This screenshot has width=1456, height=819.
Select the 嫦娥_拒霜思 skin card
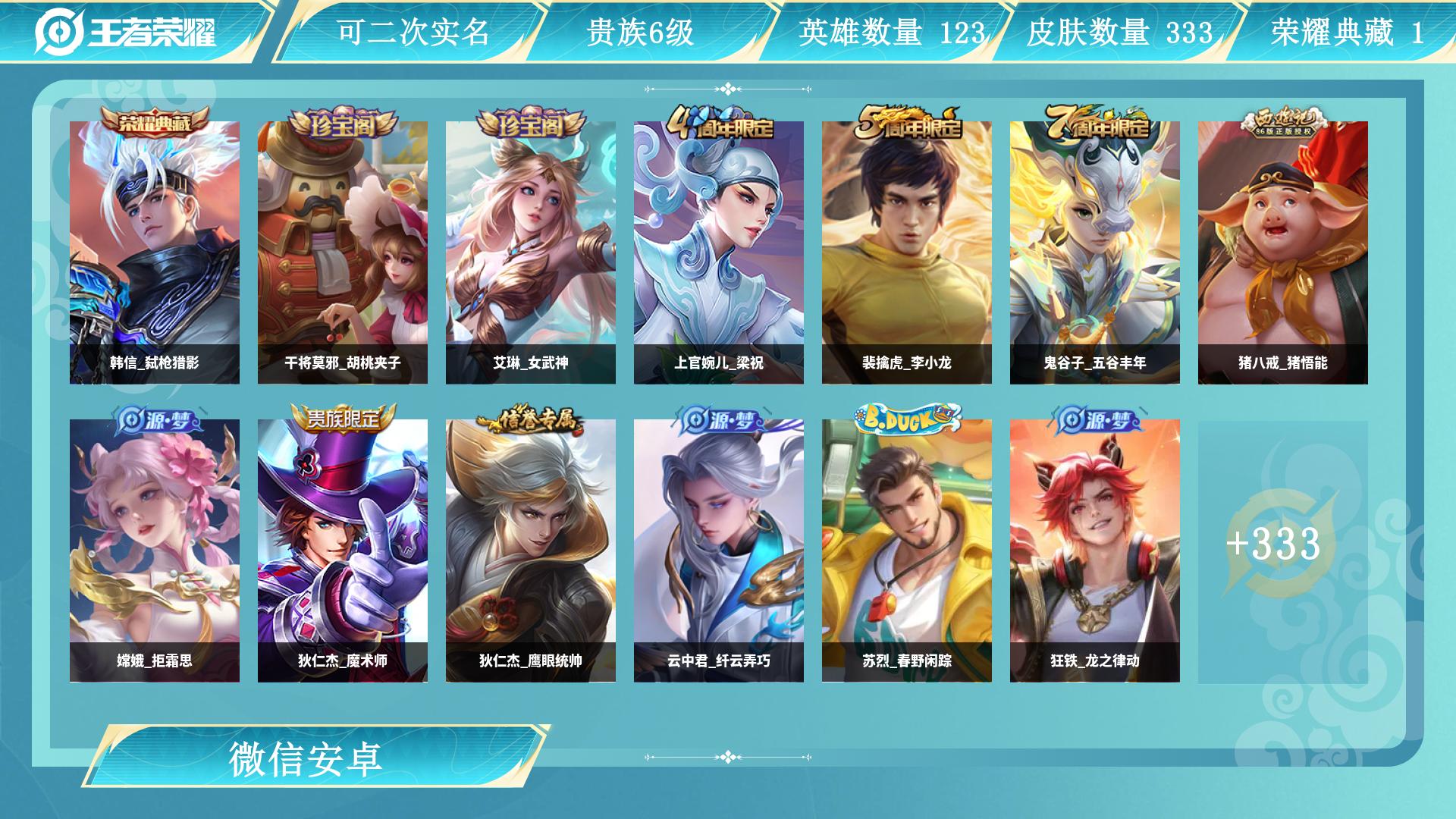pyautogui.click(x=155, y=551)
